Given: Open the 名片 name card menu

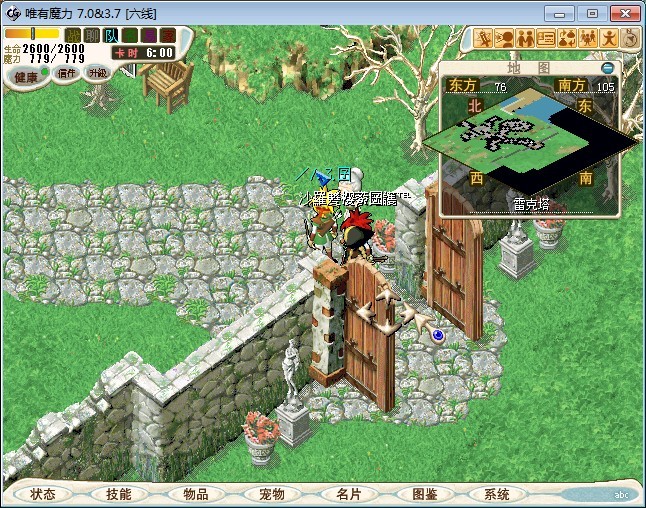Looking at the screenshot, I should (x=347, y=494).
